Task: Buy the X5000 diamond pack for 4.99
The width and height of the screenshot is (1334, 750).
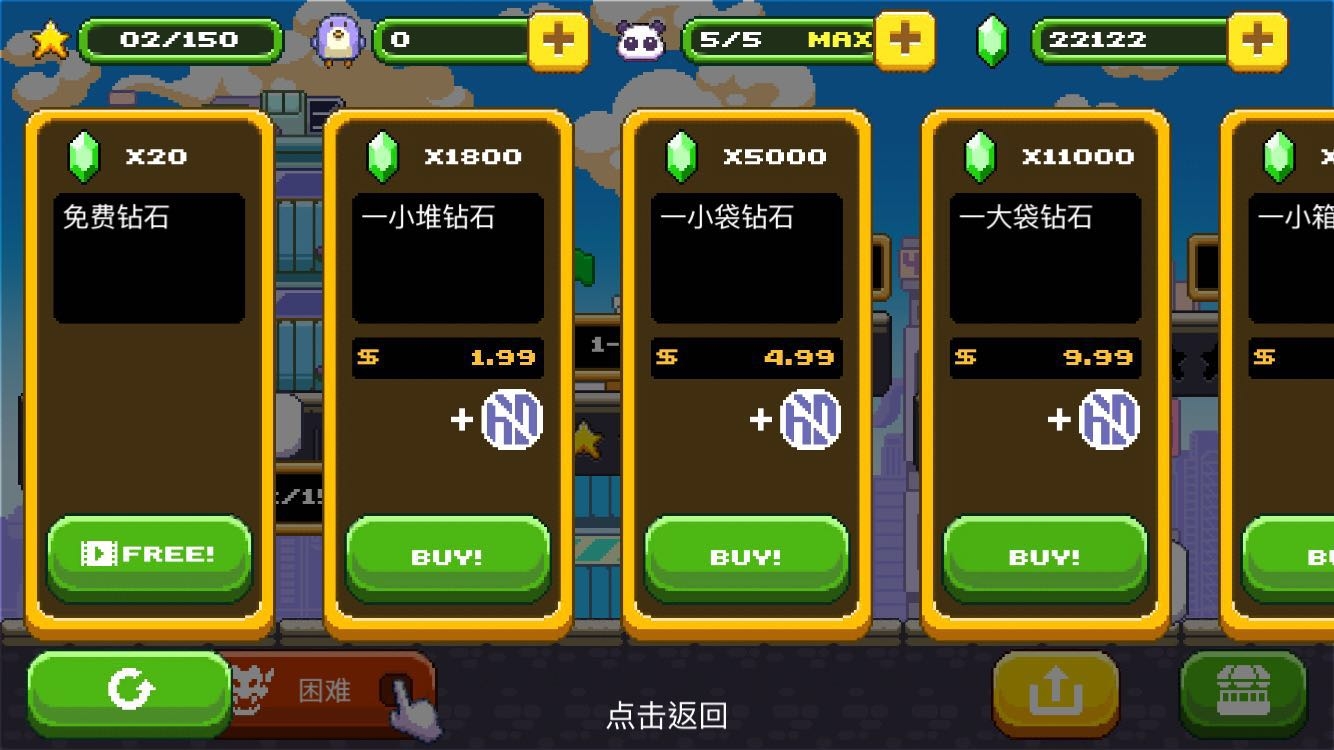Action: (x=746, y=557)
